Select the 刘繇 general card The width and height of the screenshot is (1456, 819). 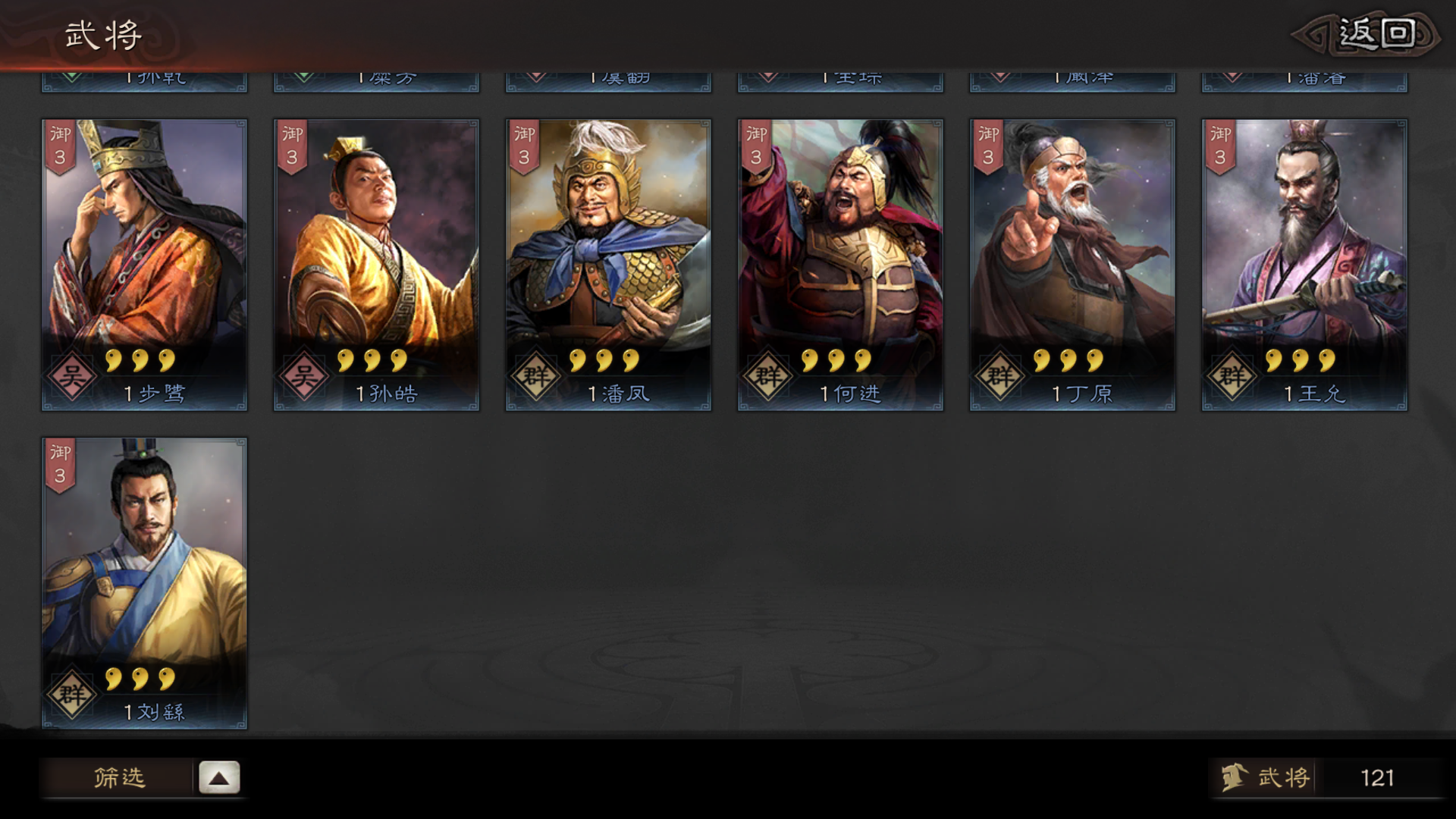[x=144, y=583]
